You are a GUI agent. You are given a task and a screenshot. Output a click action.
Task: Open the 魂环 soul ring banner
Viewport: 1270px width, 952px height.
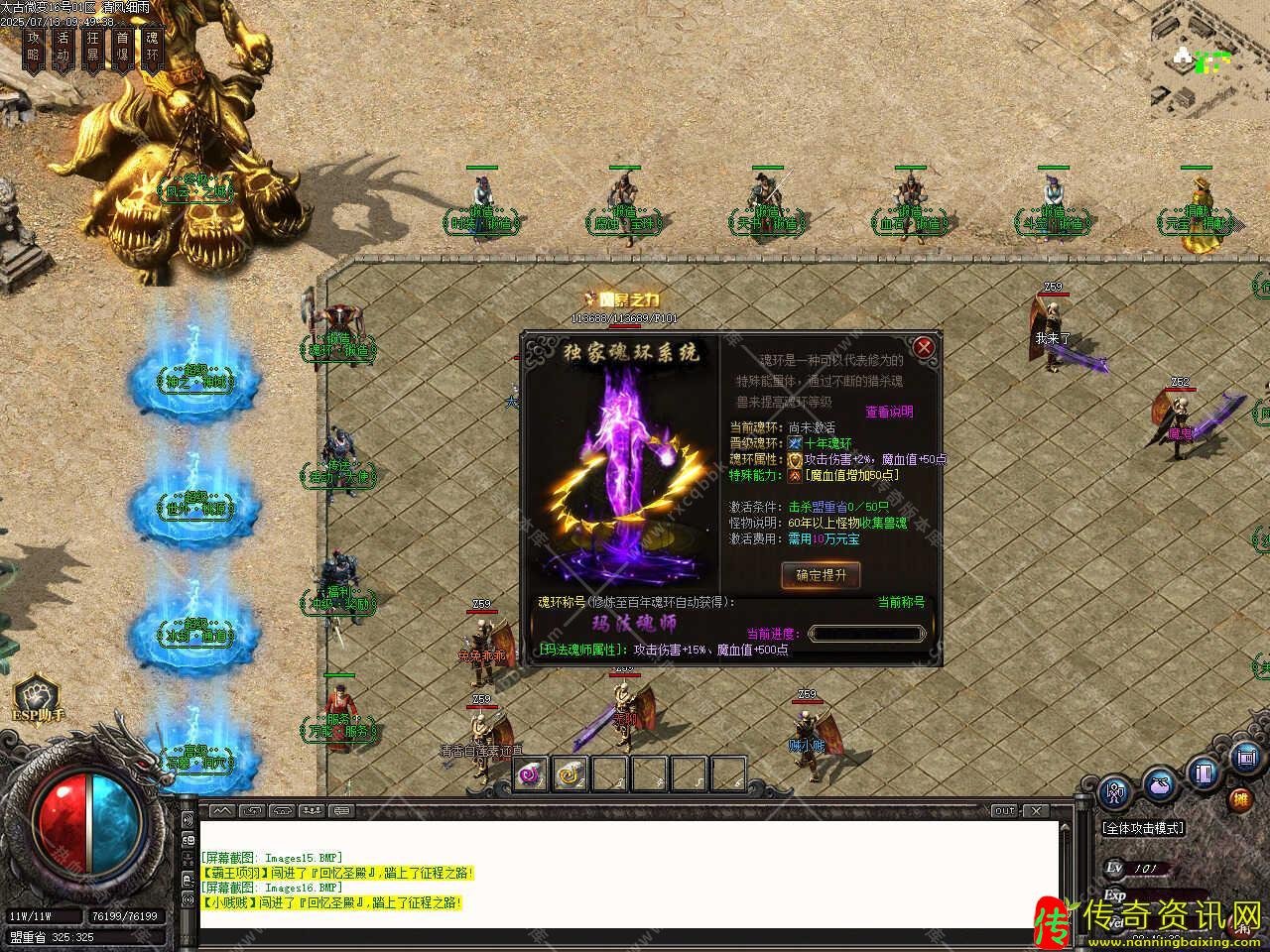(x=152, y=46)
